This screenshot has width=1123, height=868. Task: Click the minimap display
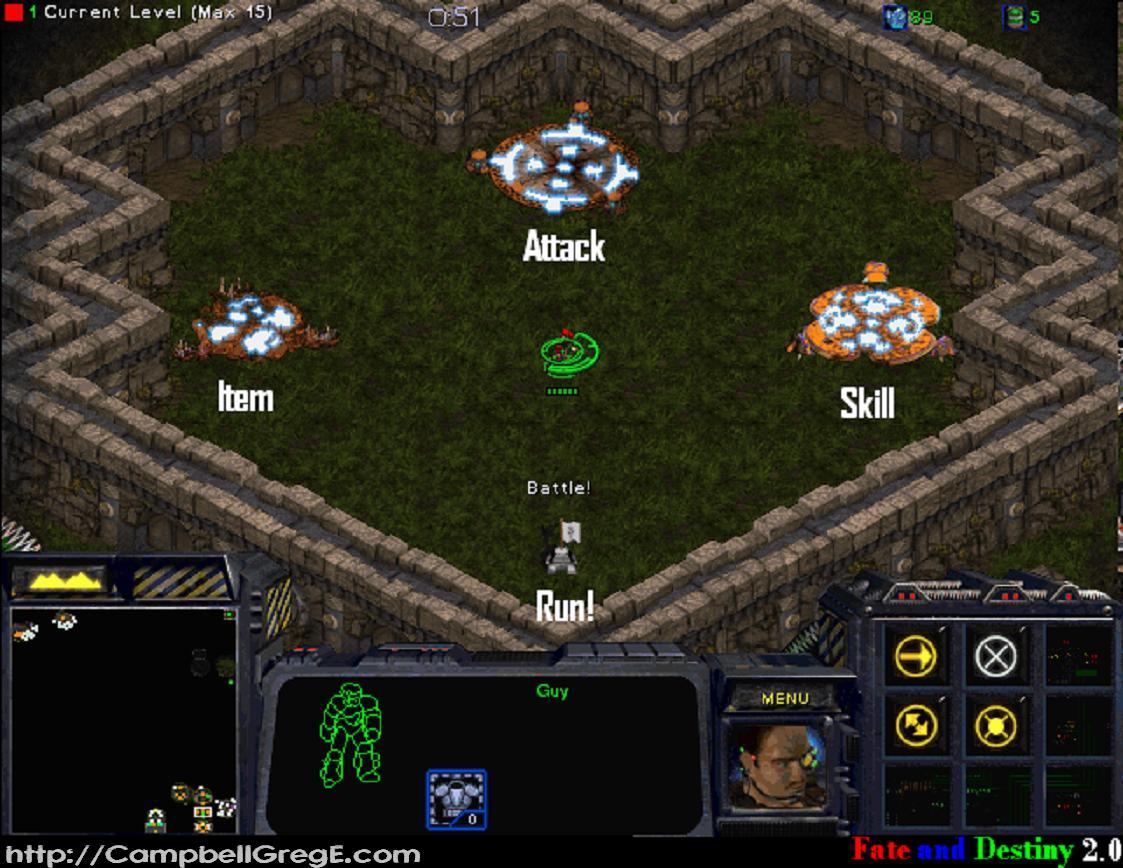(122, 718)
